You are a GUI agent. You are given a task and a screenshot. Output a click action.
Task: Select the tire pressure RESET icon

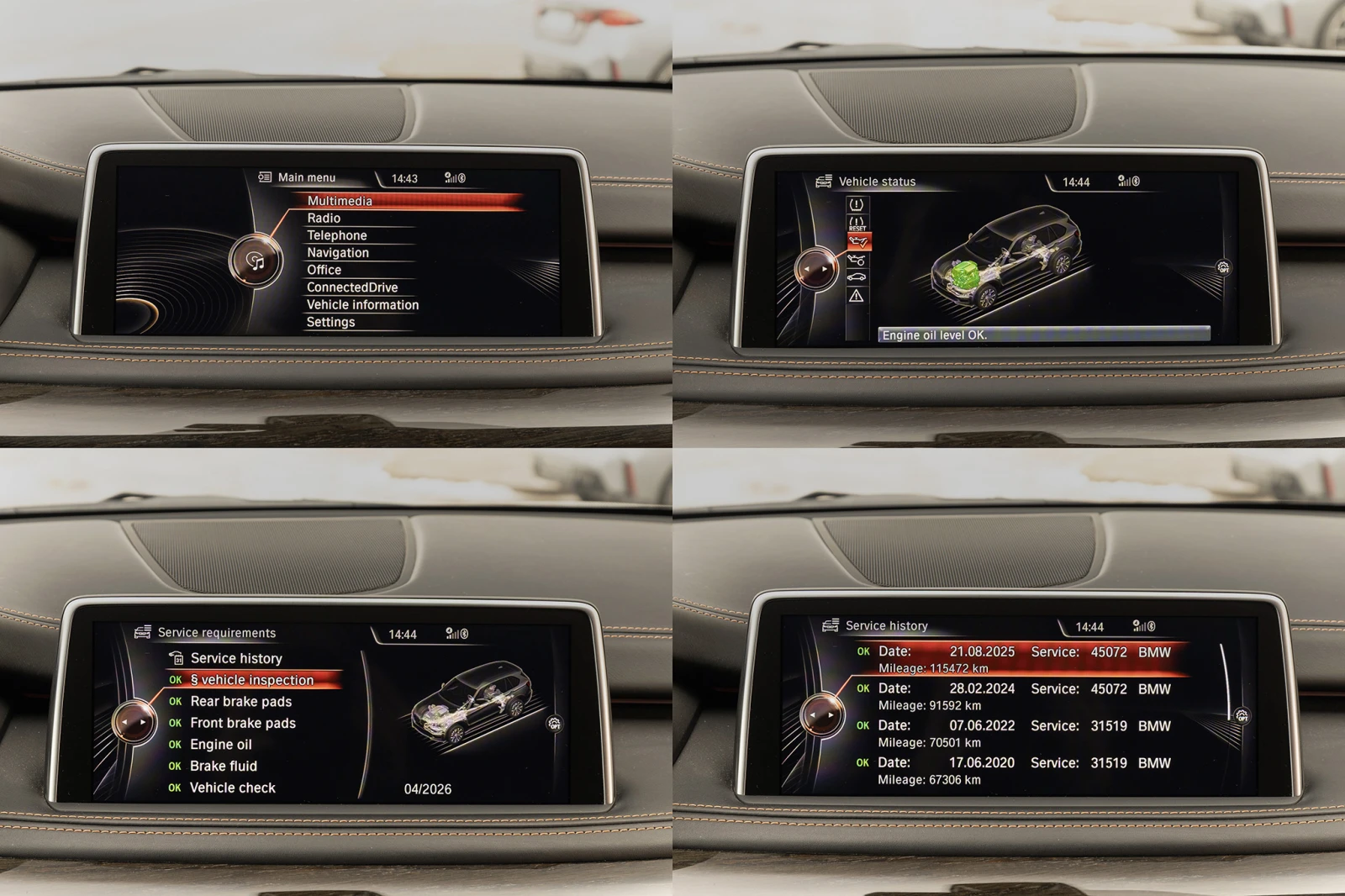click(857, 223)
